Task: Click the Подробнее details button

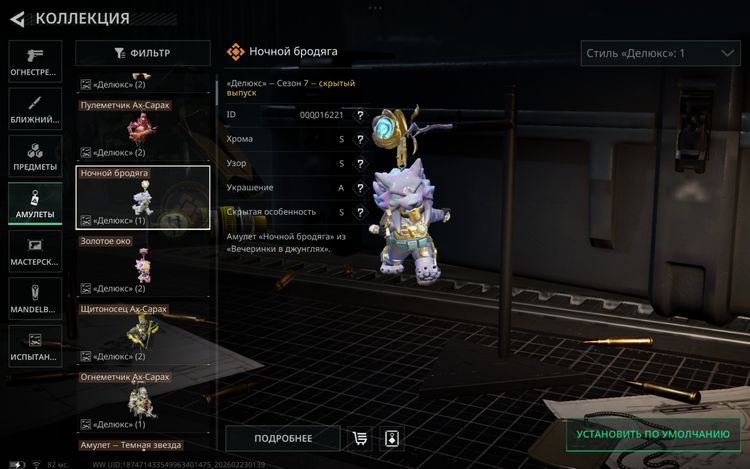Action: click(x=283, y=438)
